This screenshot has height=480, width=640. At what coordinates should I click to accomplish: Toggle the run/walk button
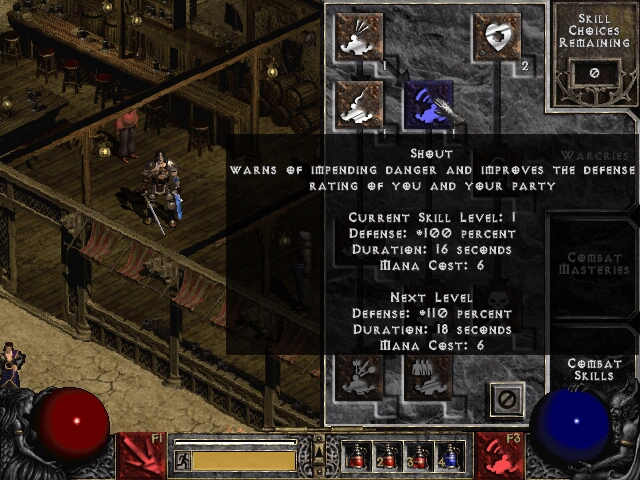point(183,460)
